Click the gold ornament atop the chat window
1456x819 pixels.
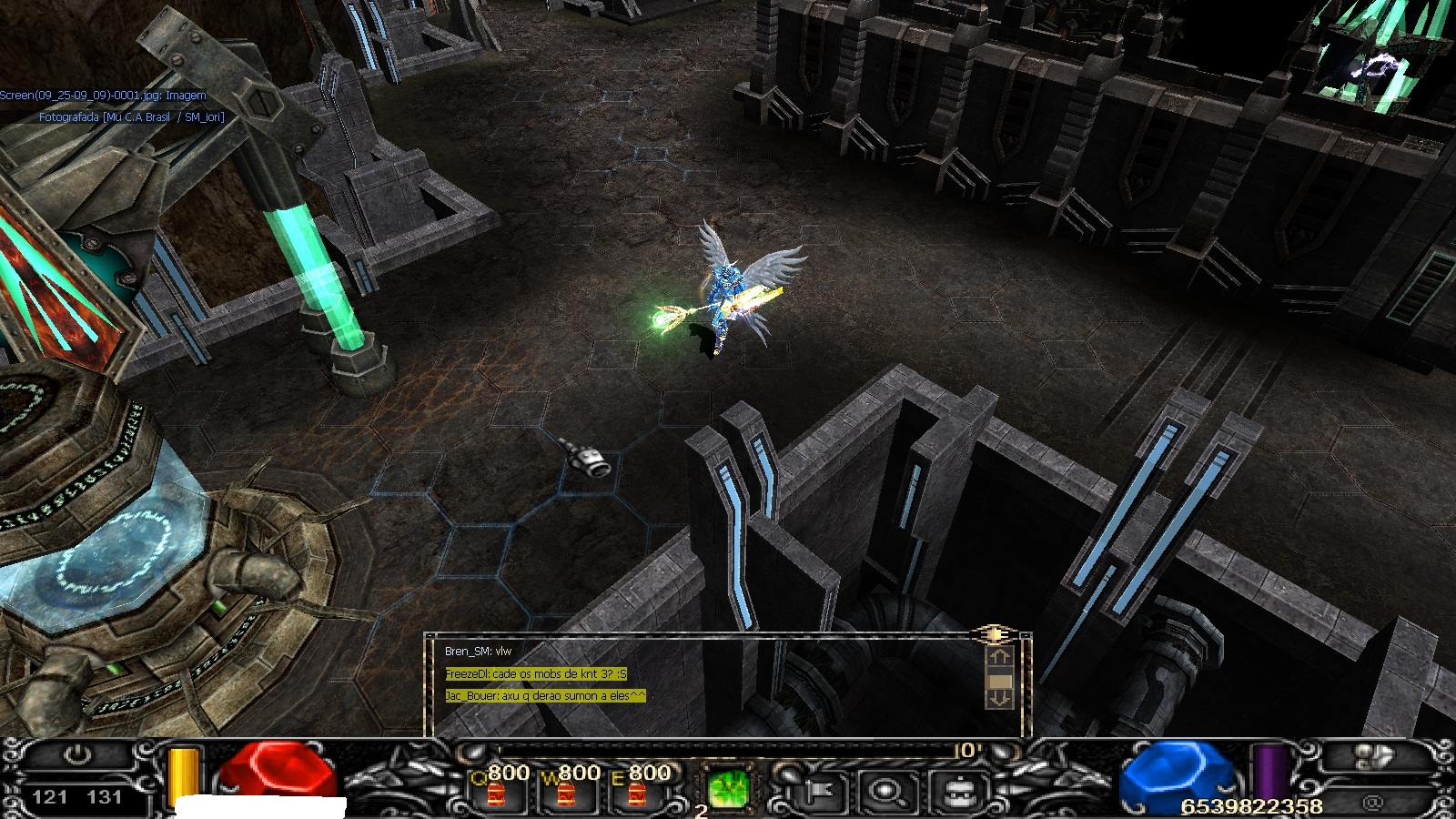[995, 633]
